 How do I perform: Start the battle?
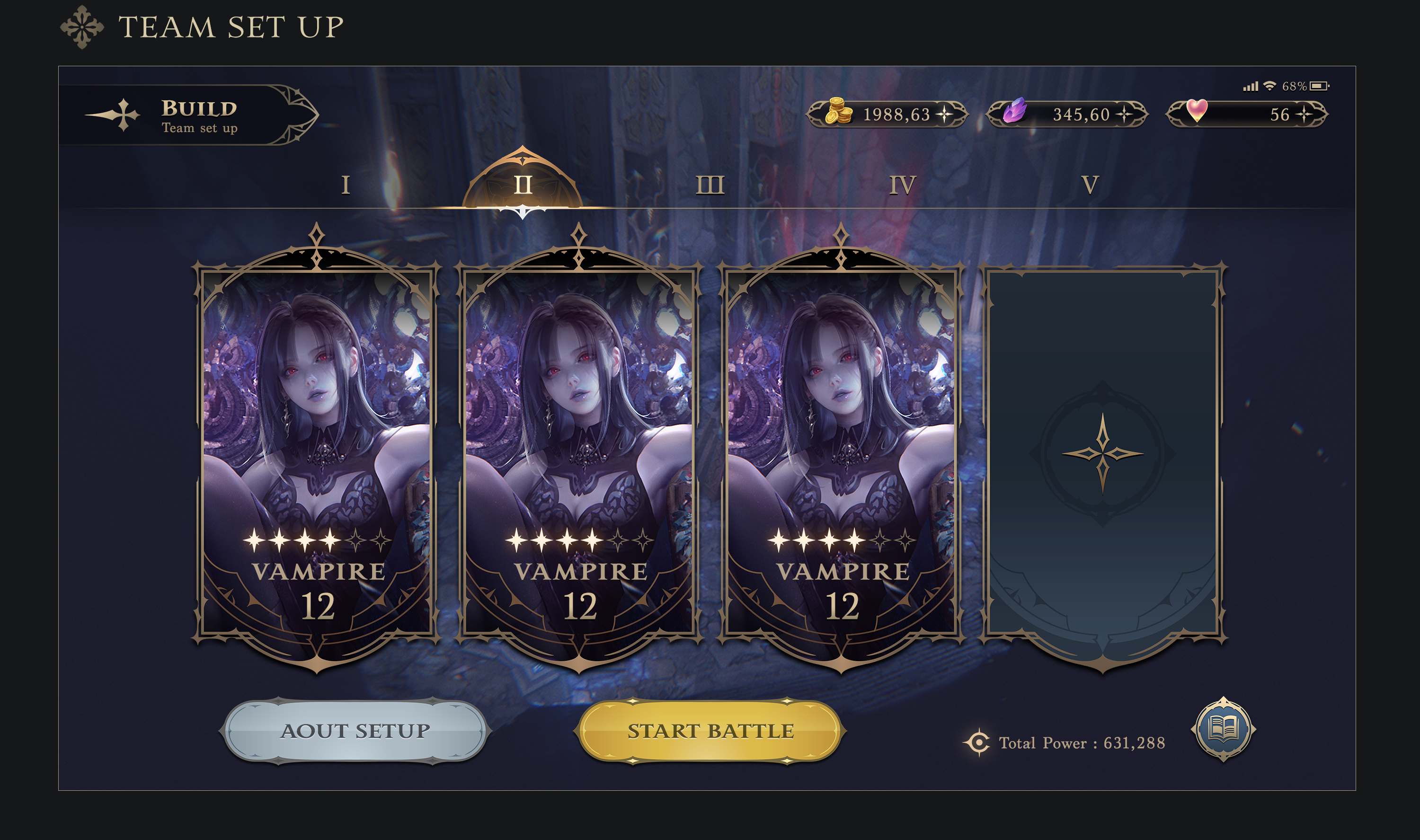pyautogui.click(x=710, y=731)
